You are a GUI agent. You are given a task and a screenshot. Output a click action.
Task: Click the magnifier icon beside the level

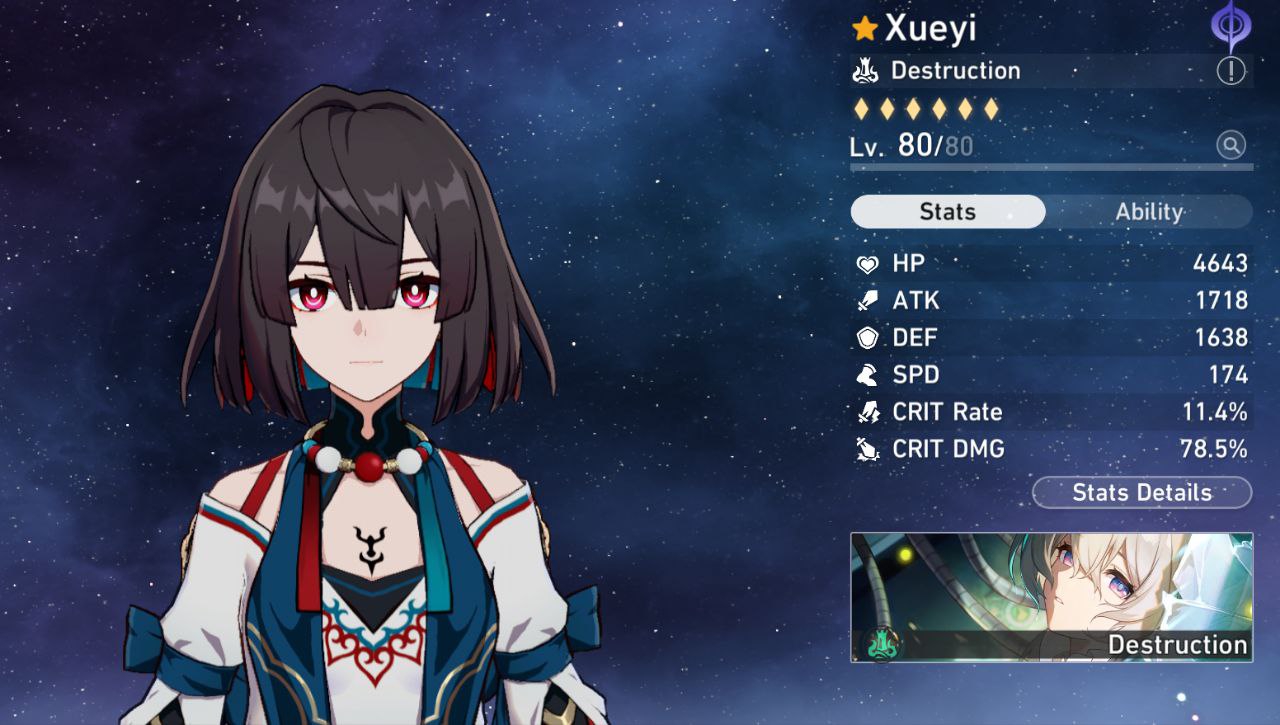pyautogui.click(x=1231, y=146)
